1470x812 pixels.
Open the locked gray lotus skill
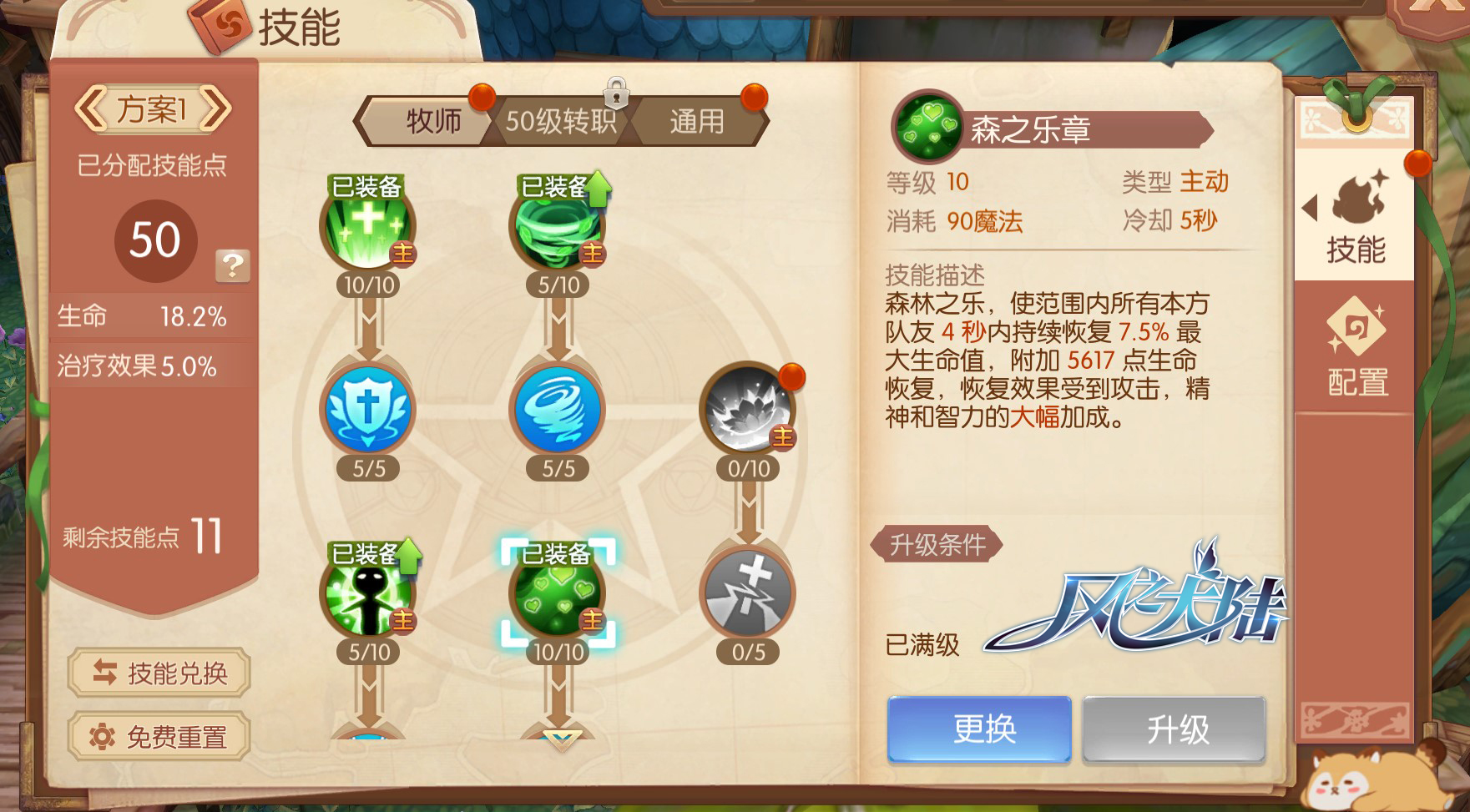click(747, 409)
